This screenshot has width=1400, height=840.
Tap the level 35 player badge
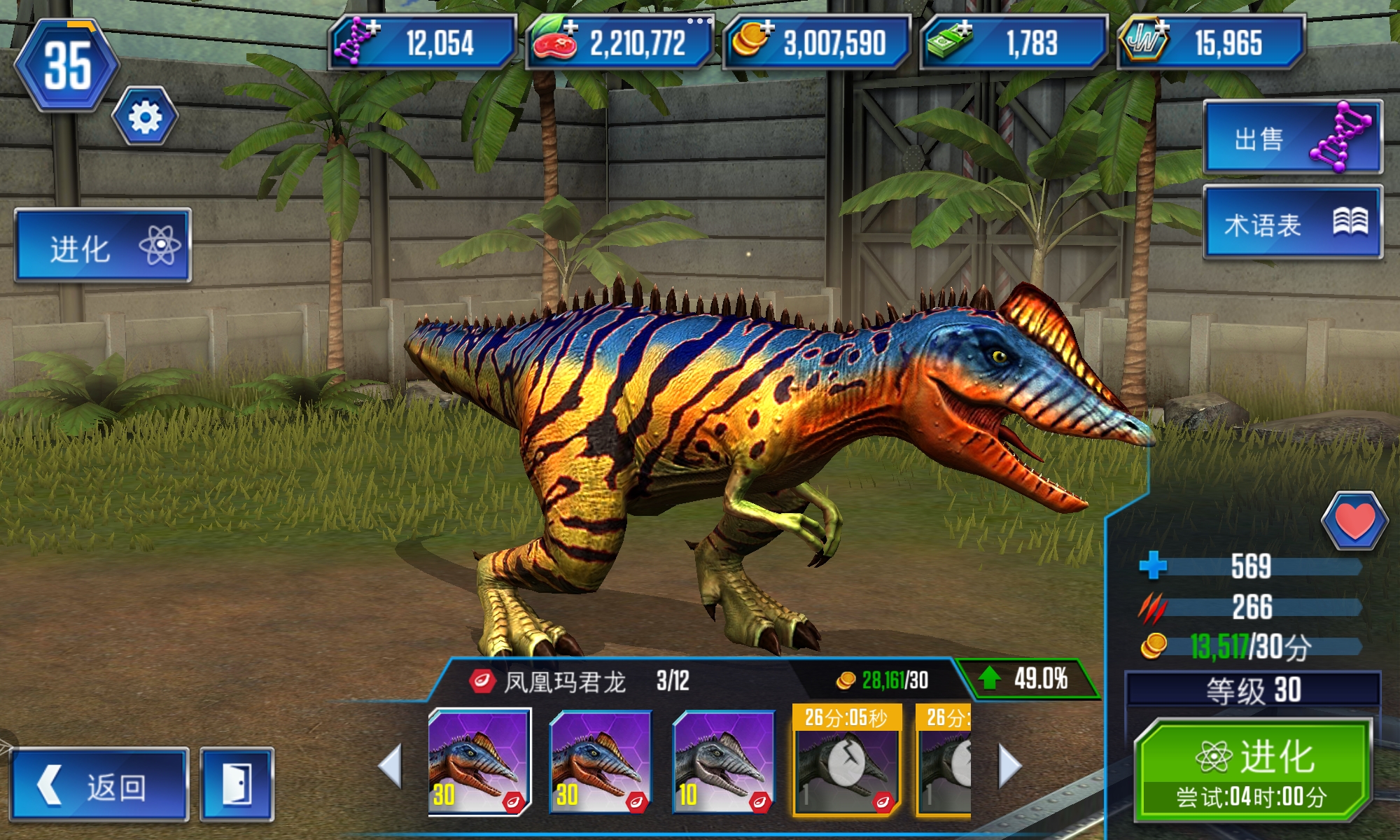[x=67, y=66]
